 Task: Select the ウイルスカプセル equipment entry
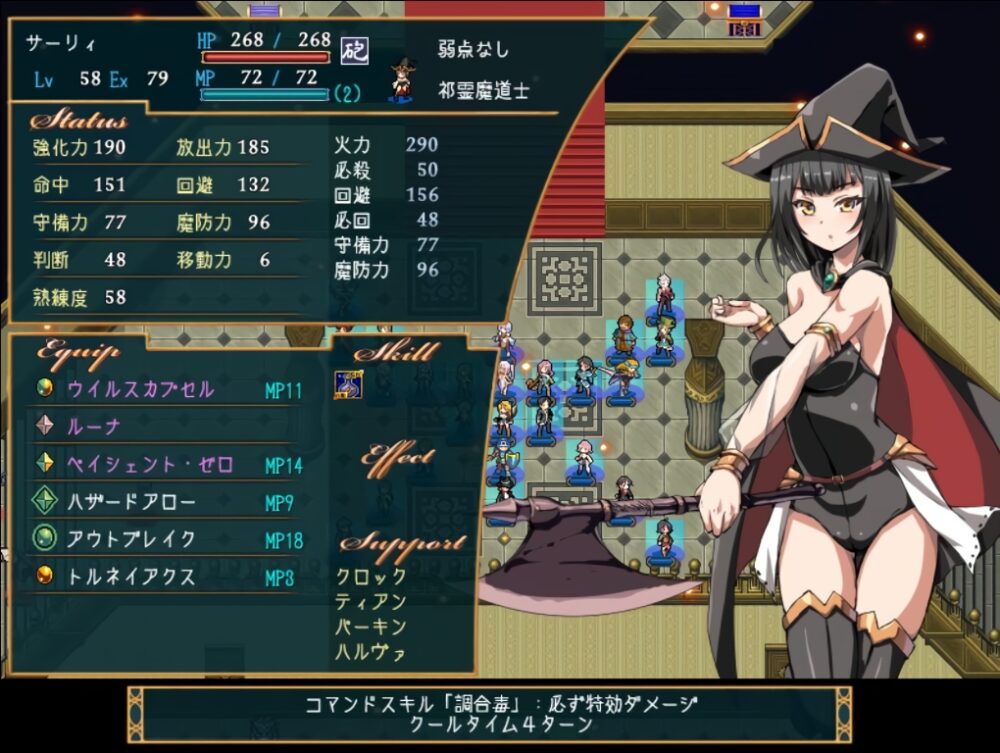tap(140, 389)
